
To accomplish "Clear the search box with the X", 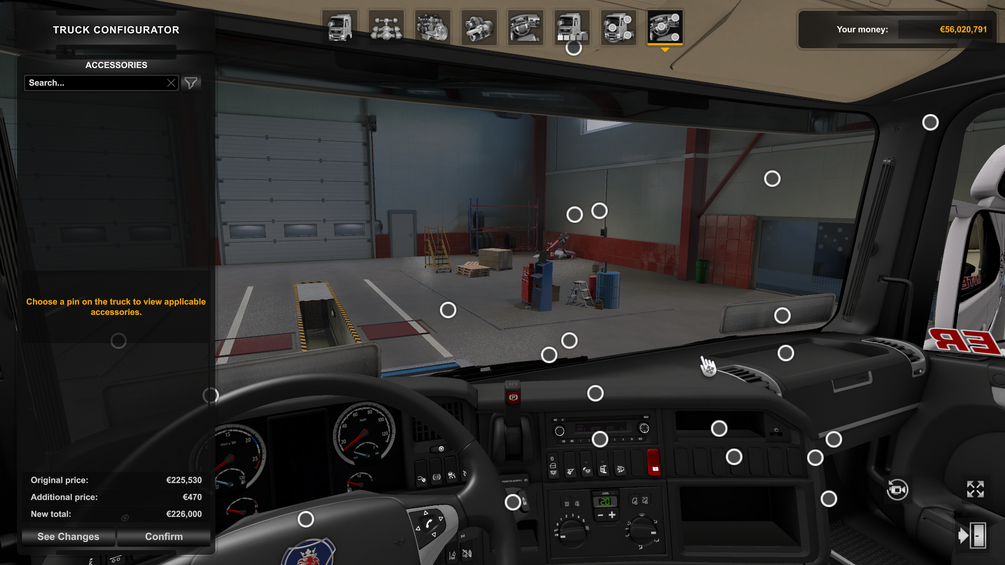I will (x=171, y=83).
